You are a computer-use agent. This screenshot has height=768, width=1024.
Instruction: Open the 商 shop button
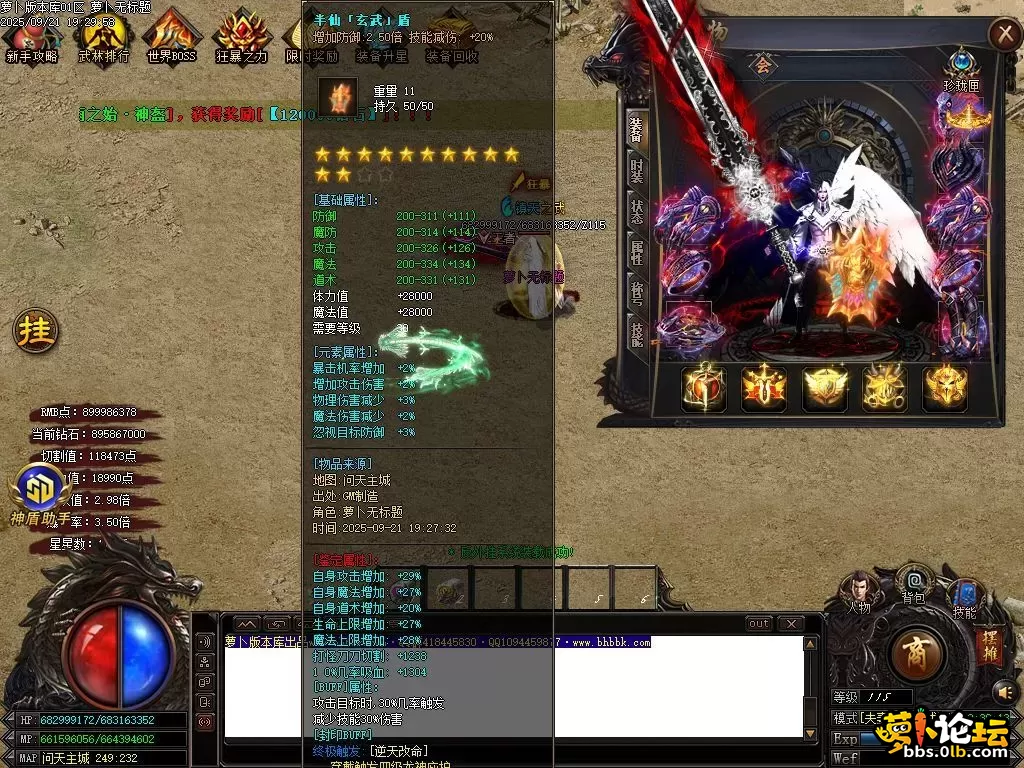tap(915, 655)
